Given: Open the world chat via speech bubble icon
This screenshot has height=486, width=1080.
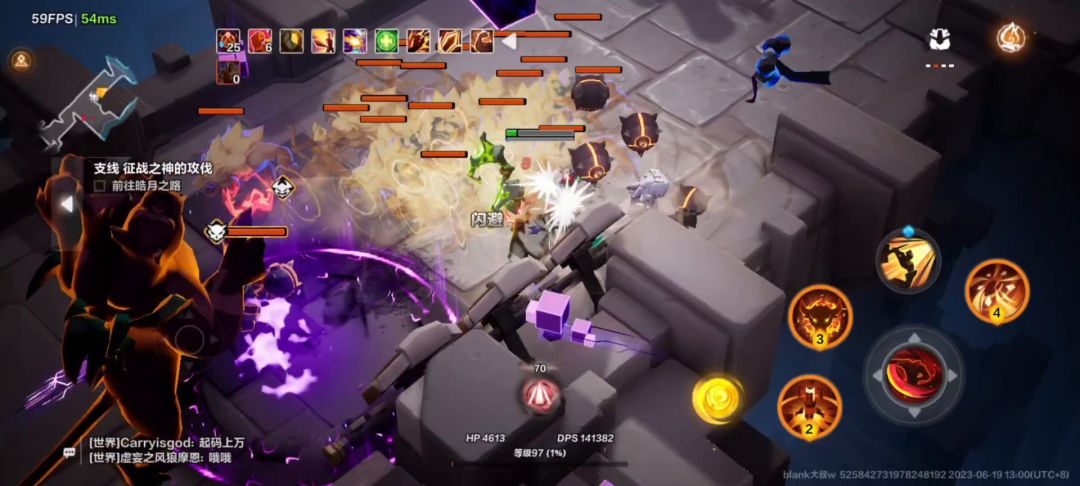Looking at the screenshot, I should 69,453.
